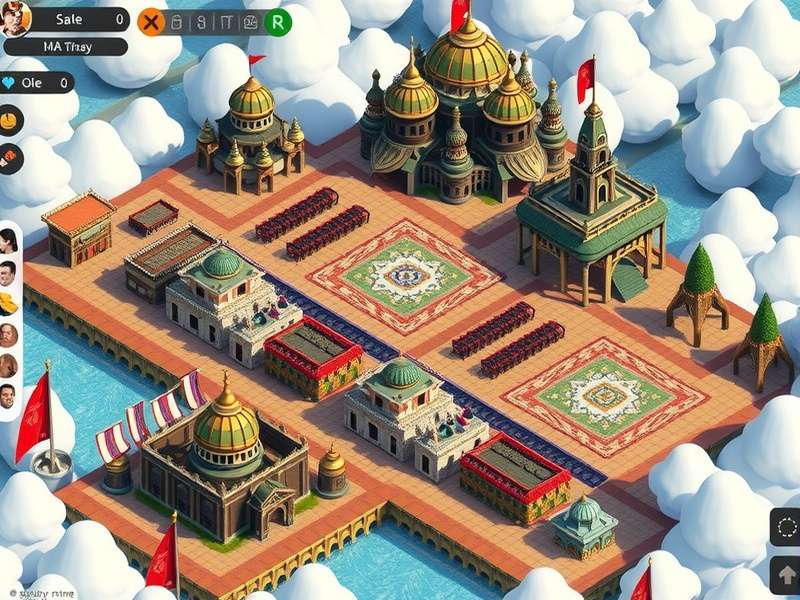Screen dimensions: 800x600
Task: Select the green R button
Action: pos(279,21)
